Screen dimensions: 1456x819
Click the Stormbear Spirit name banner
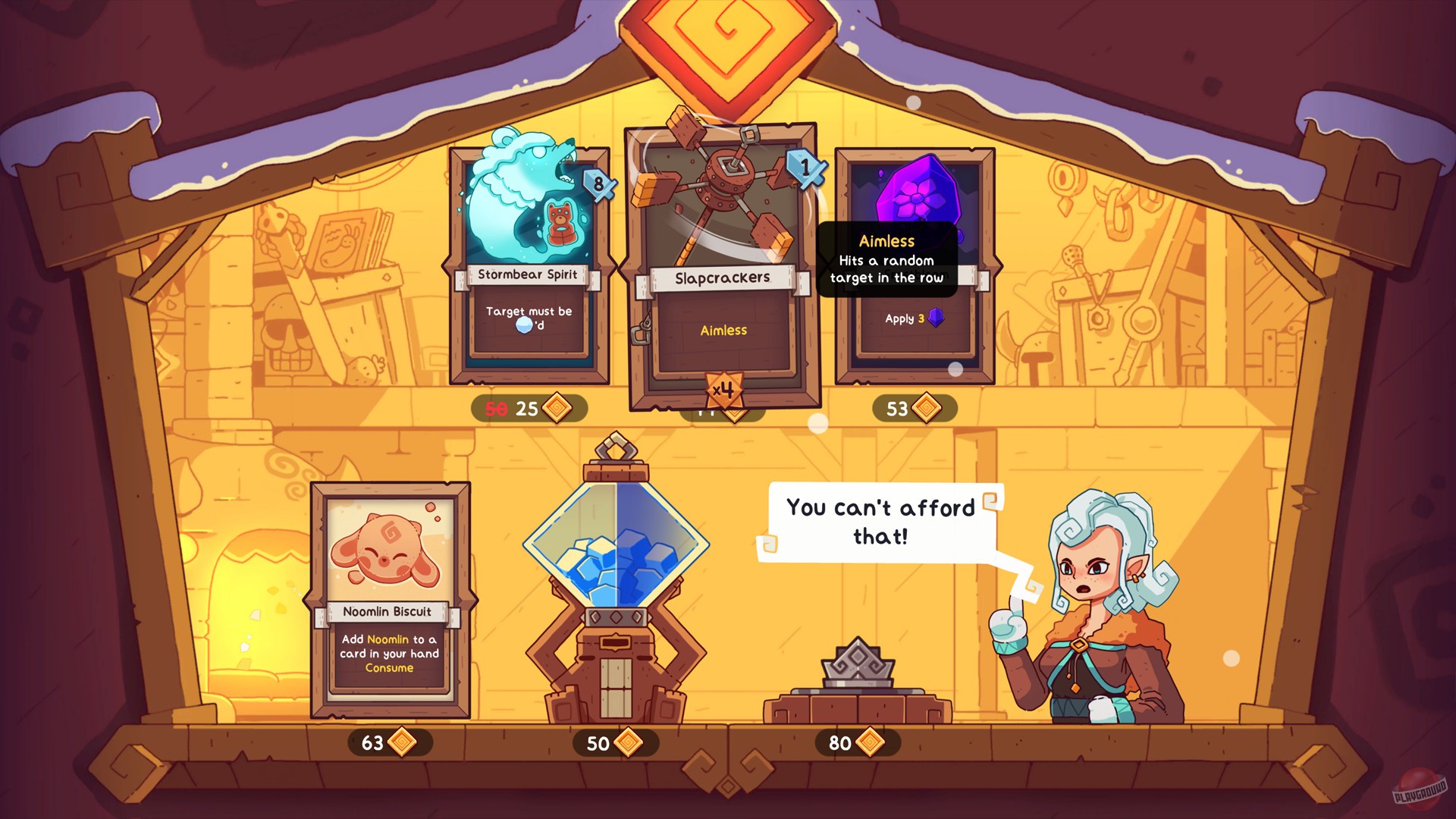point(529,276)
